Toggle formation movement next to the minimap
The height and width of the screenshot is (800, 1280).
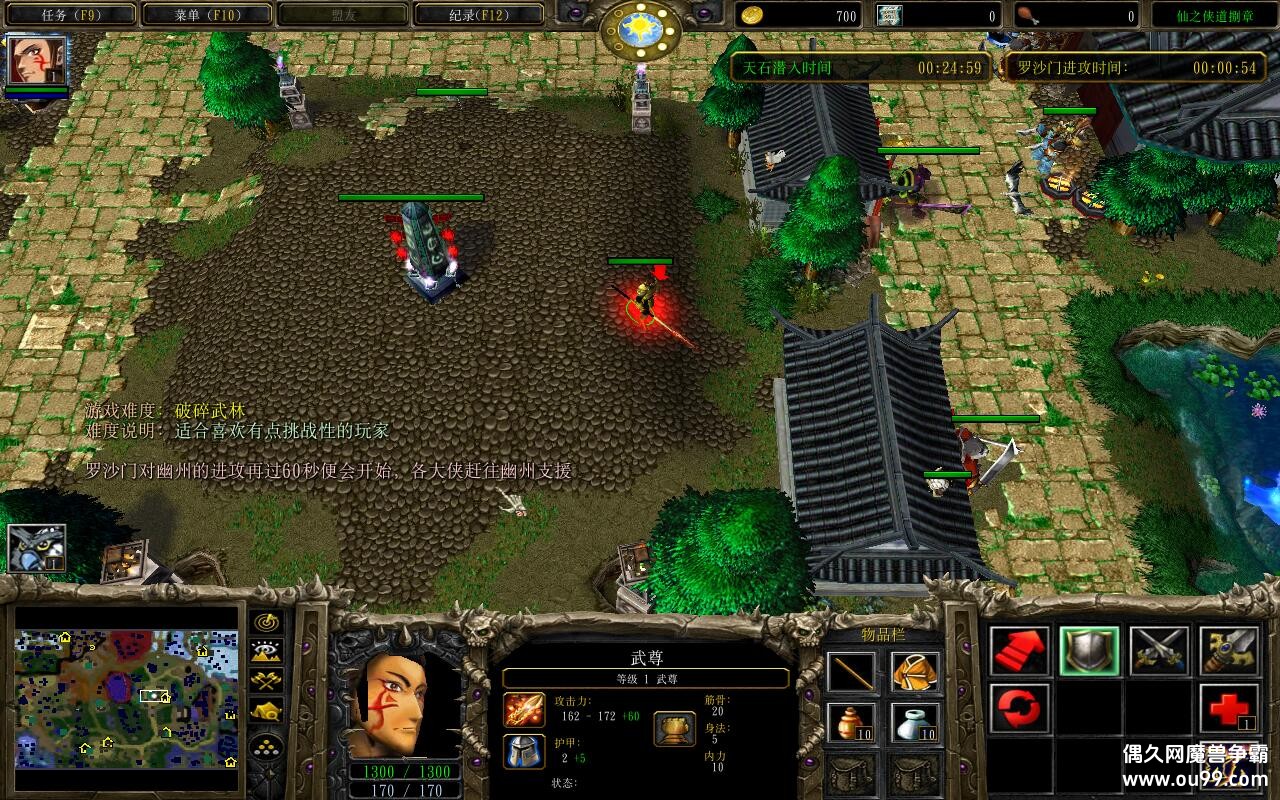[x=265, y=742]
